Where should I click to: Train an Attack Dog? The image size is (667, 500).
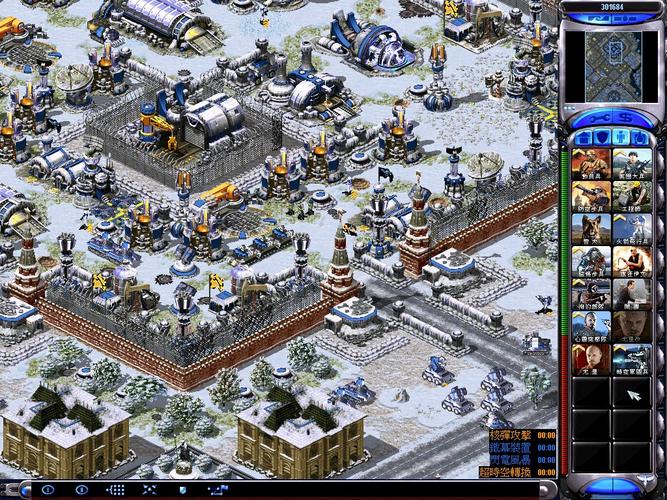pyautogui.click(x=592, y=229)
